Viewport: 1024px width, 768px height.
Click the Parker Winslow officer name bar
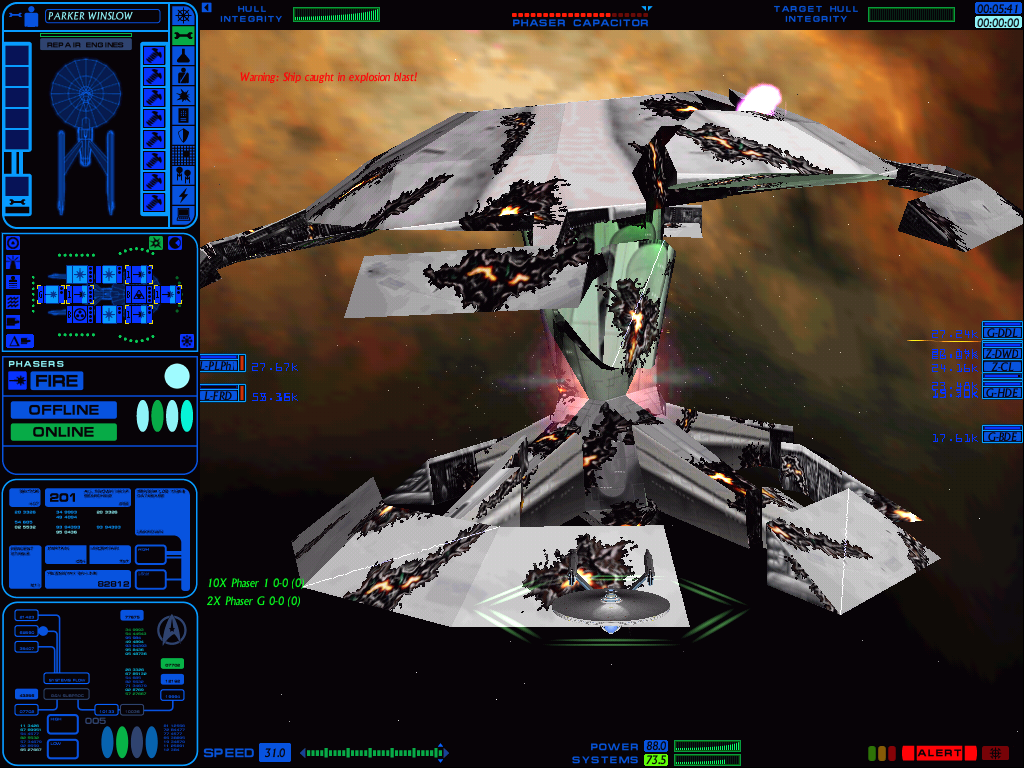coord(102,16)
